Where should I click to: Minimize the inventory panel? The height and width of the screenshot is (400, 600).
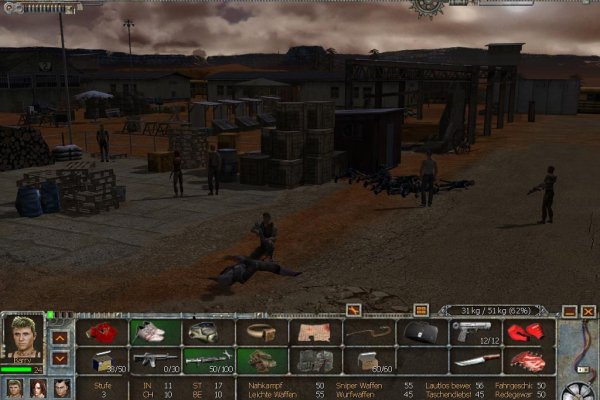click(568, 311)
